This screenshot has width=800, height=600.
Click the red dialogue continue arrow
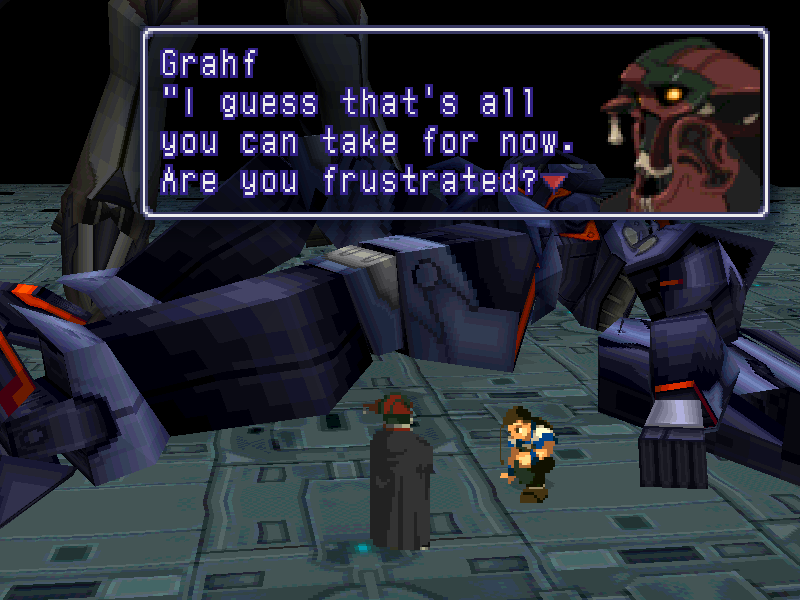click(x=553, y=181)
